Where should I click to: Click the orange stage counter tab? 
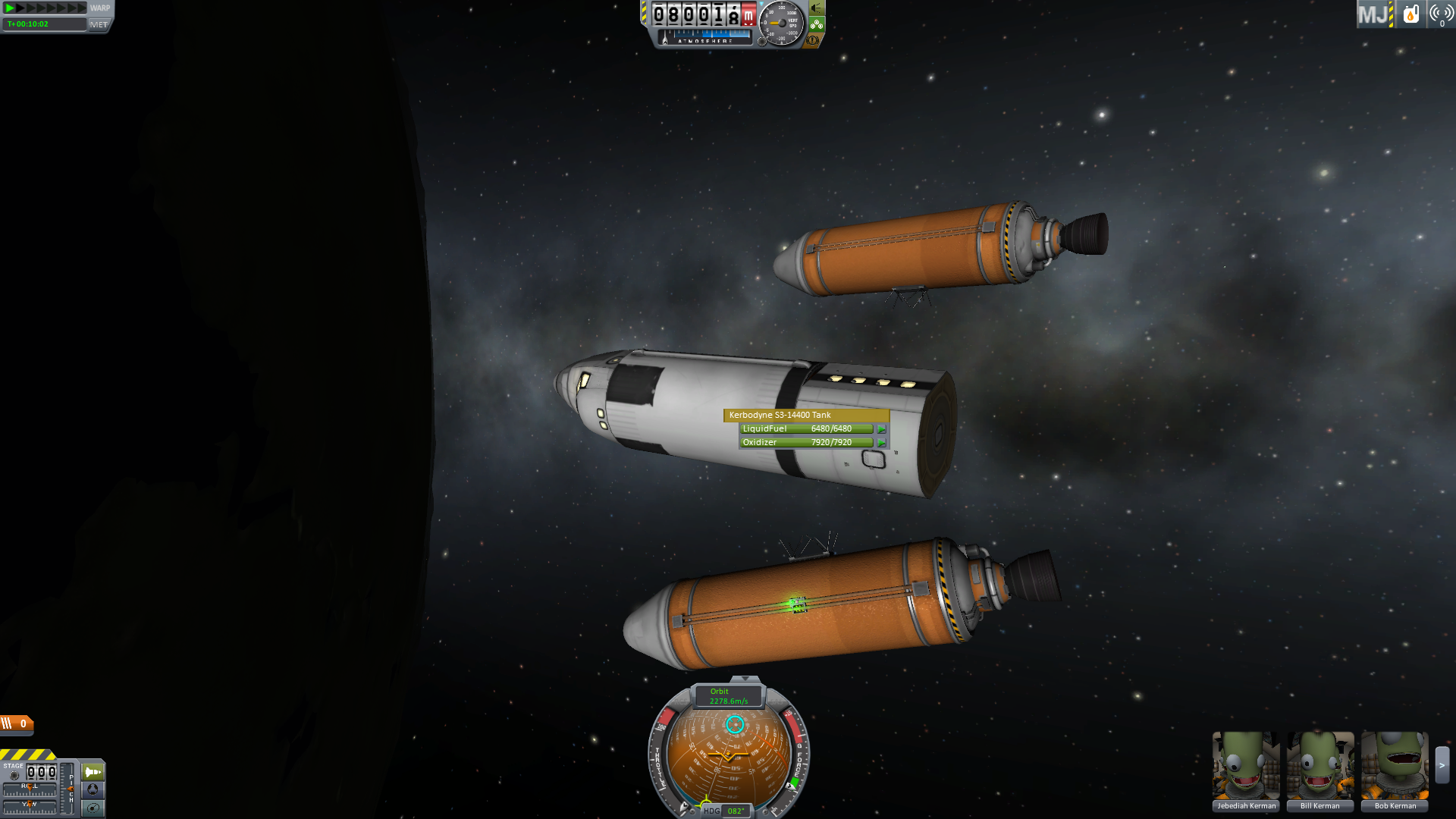[x=17, y=724]
